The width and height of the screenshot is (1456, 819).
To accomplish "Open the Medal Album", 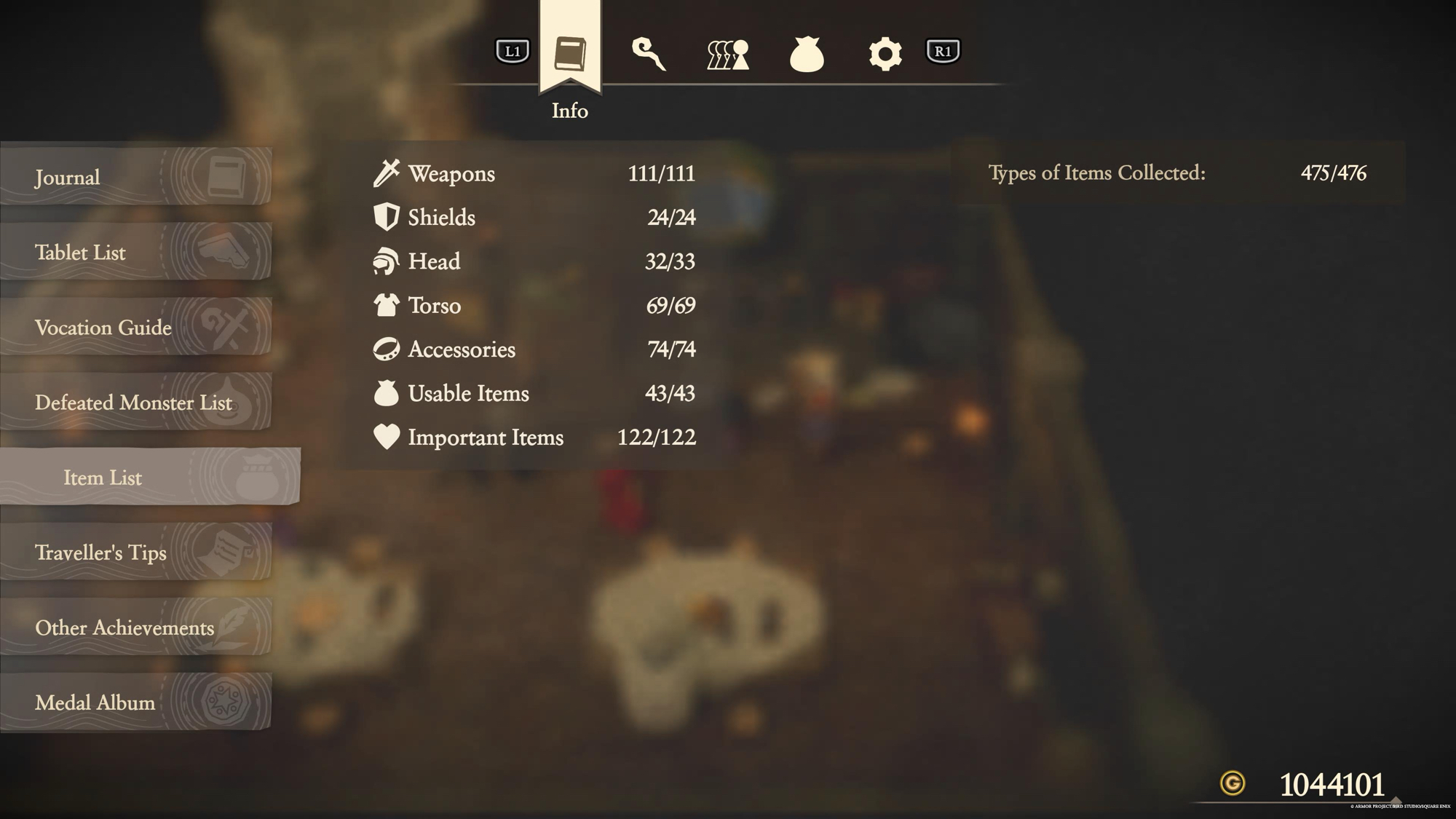I will (x=135, y=702).
